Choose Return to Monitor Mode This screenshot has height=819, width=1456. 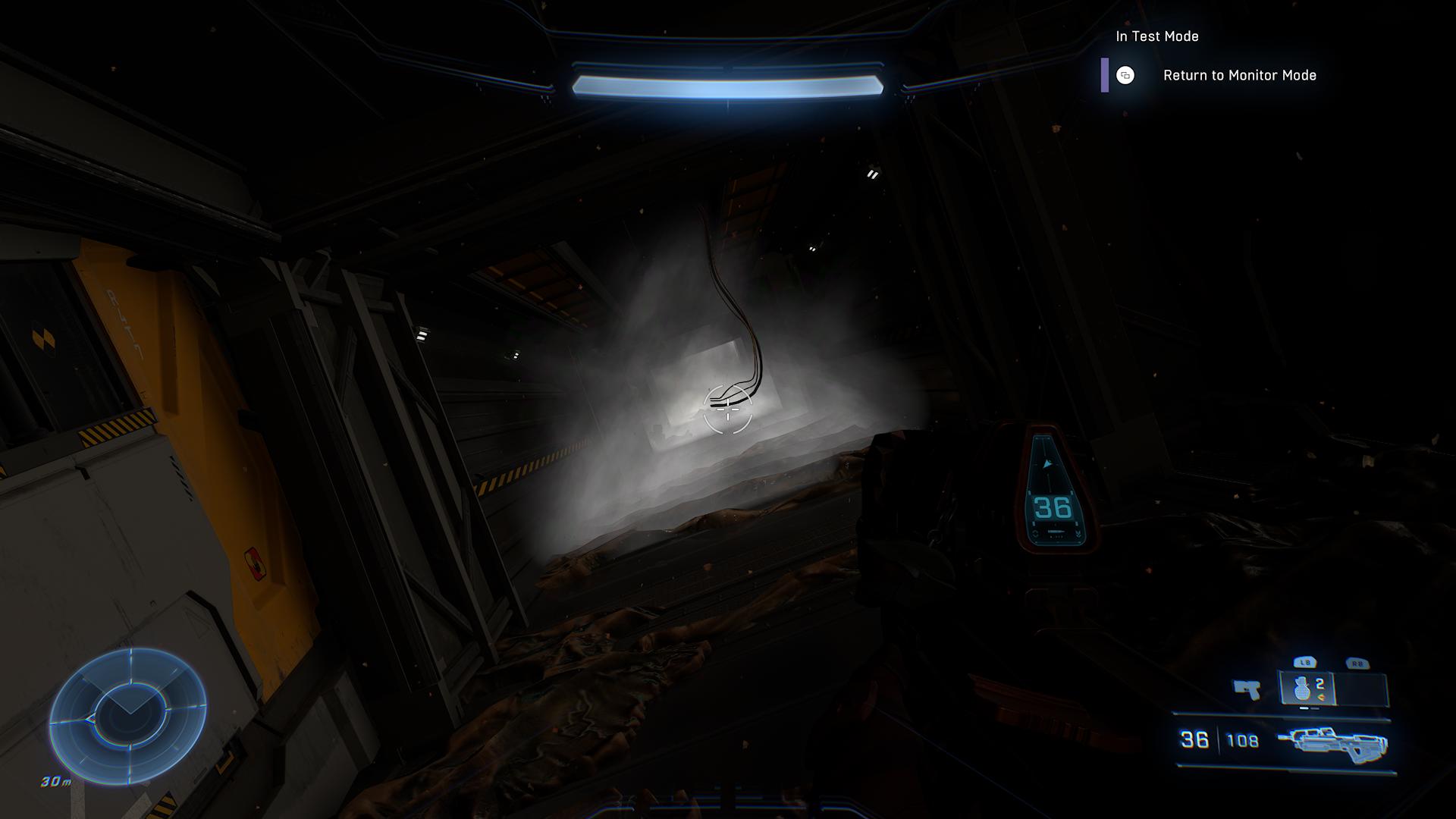(1238, 75)
